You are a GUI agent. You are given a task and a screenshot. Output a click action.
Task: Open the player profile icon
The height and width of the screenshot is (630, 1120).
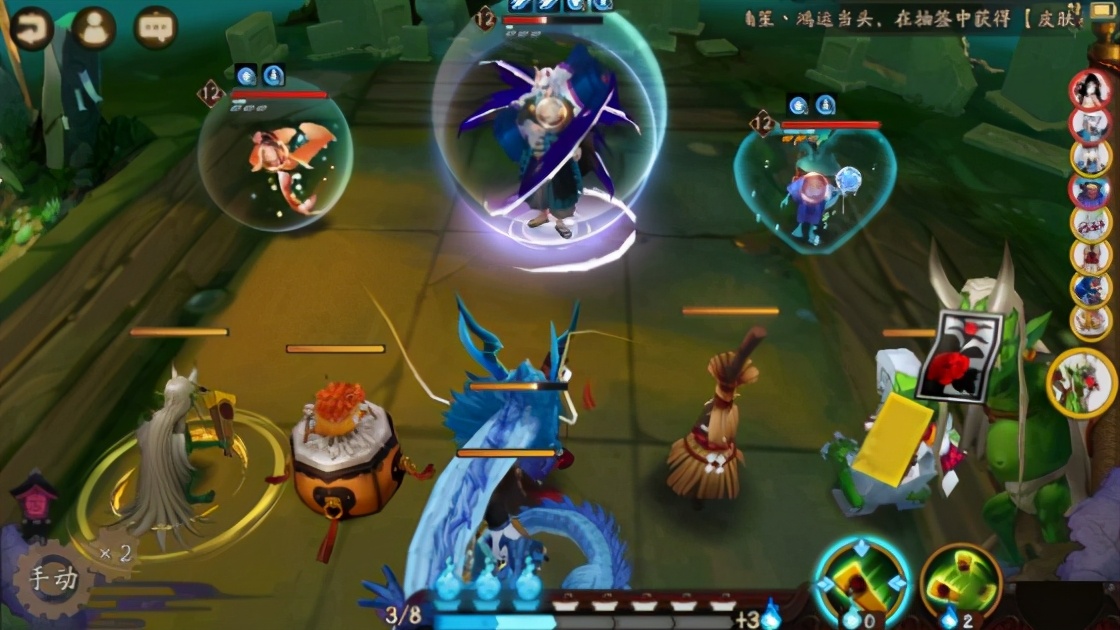(x=94, y=28)
